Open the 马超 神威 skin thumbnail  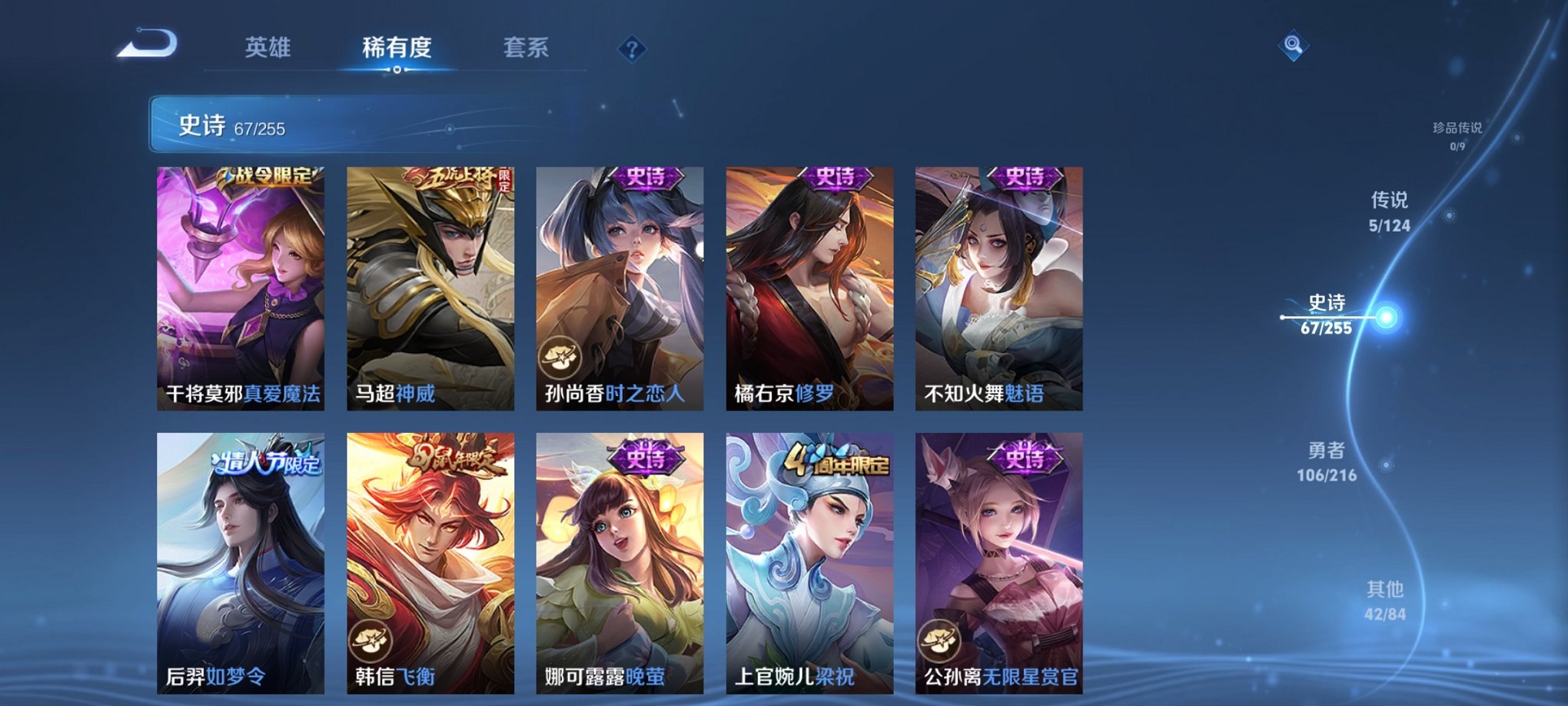430,285
